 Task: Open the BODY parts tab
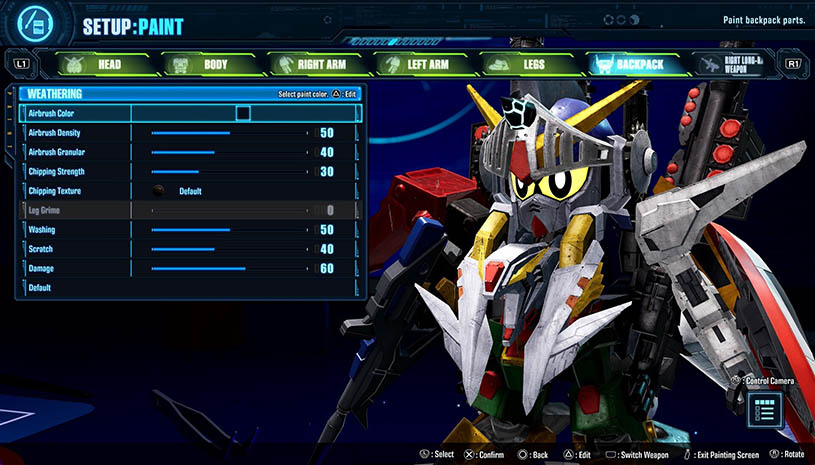201,64
